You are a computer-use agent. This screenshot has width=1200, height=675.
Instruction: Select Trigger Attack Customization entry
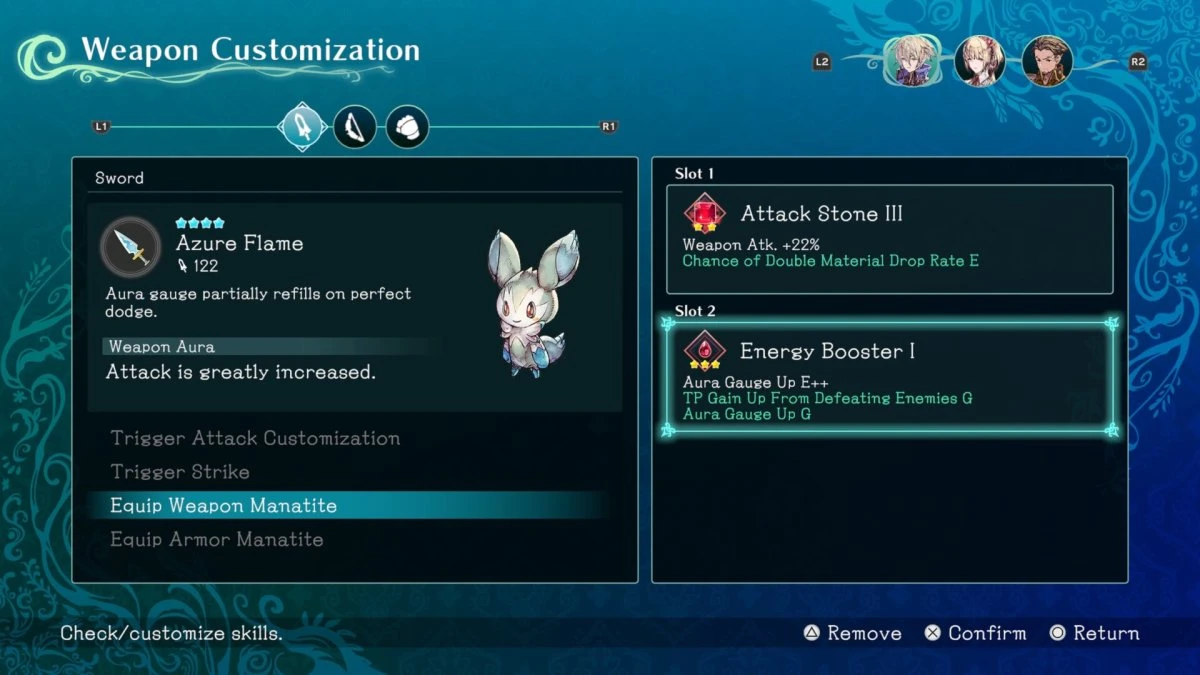255,438
